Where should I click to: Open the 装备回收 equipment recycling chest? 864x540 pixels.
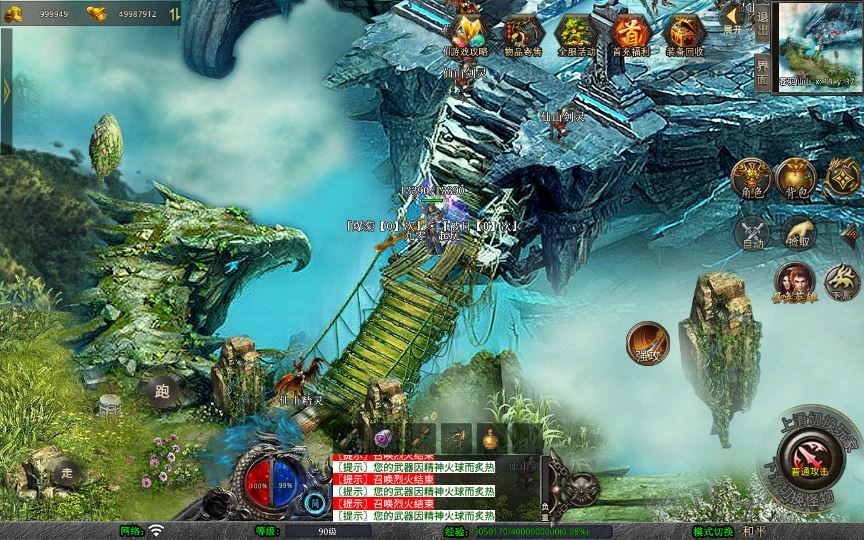(685, 35)
